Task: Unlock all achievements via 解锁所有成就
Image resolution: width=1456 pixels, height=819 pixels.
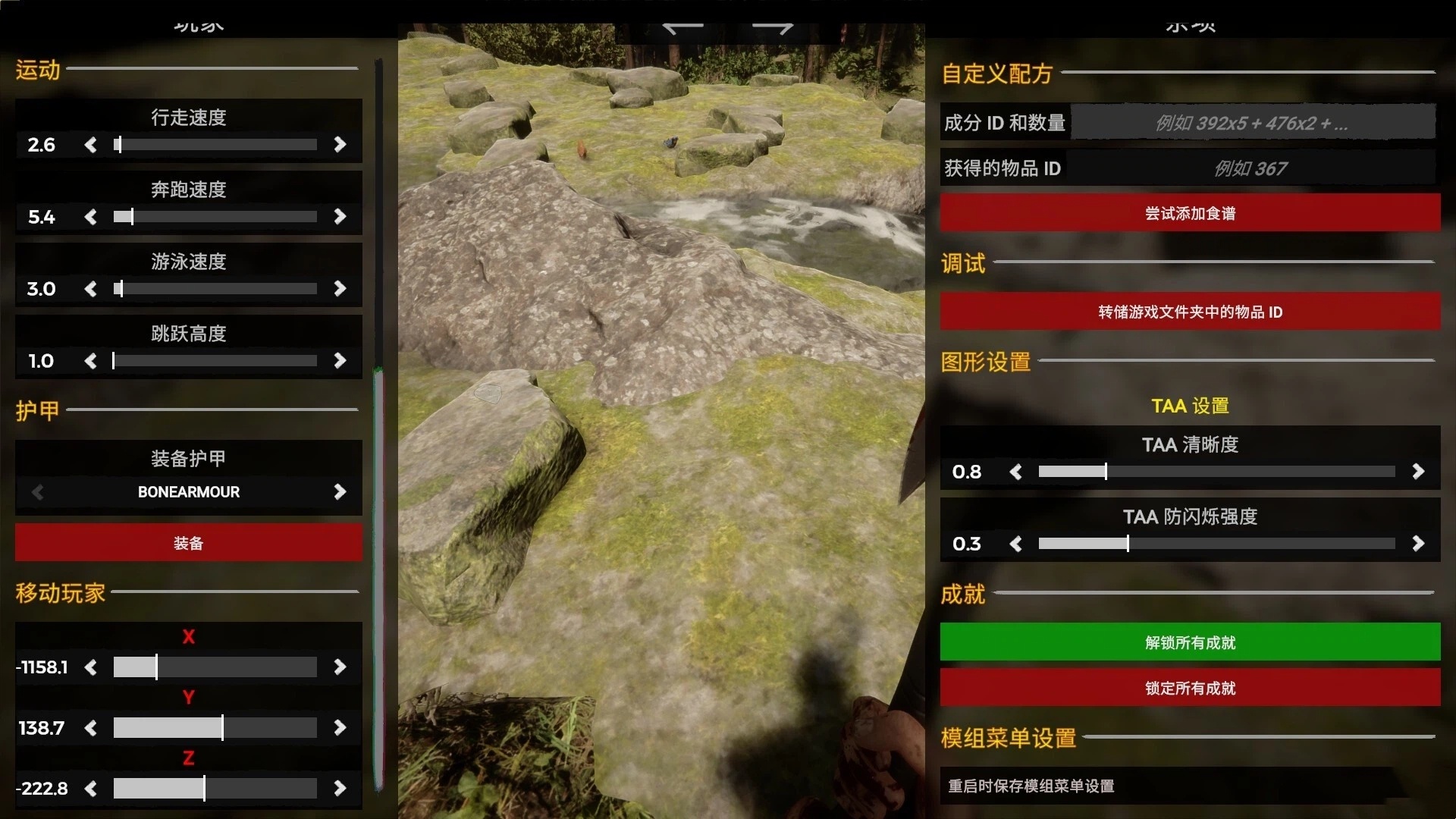Action: [x=1188, y=642]
